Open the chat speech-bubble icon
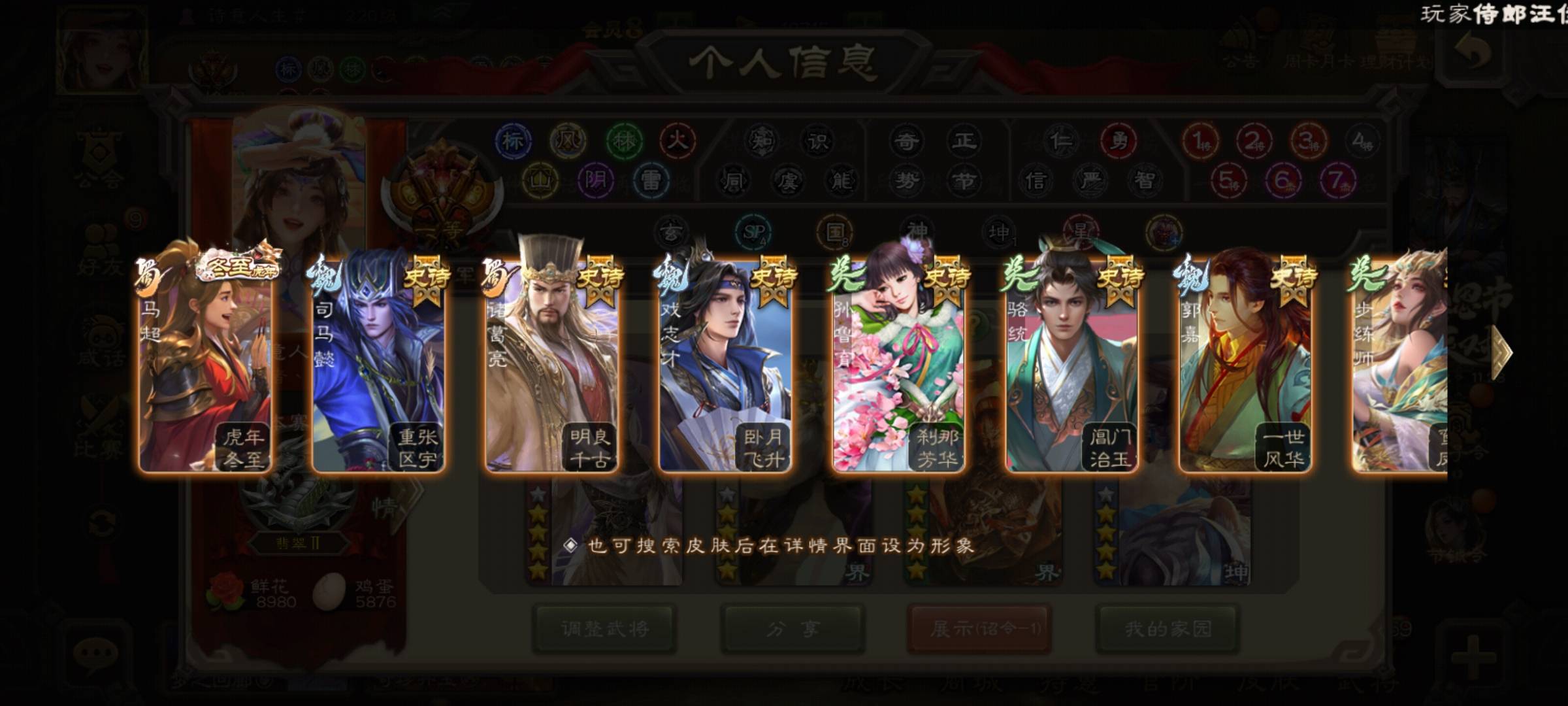Image resolution: width=1568 pixels, height=706 pixels. [x=96, y=654]
